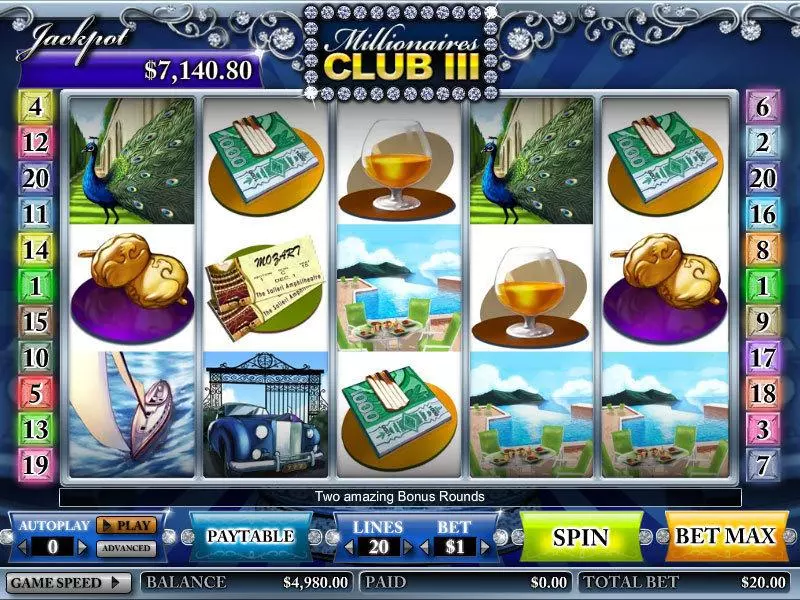Increase the number of lines

409,547
